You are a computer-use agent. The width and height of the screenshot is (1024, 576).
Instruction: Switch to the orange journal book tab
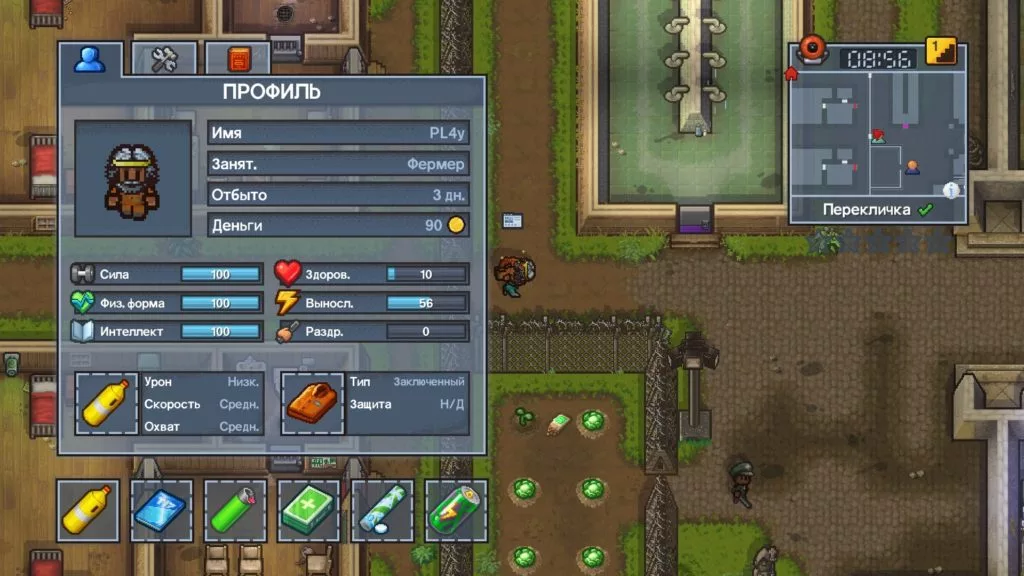click(238, 60)
